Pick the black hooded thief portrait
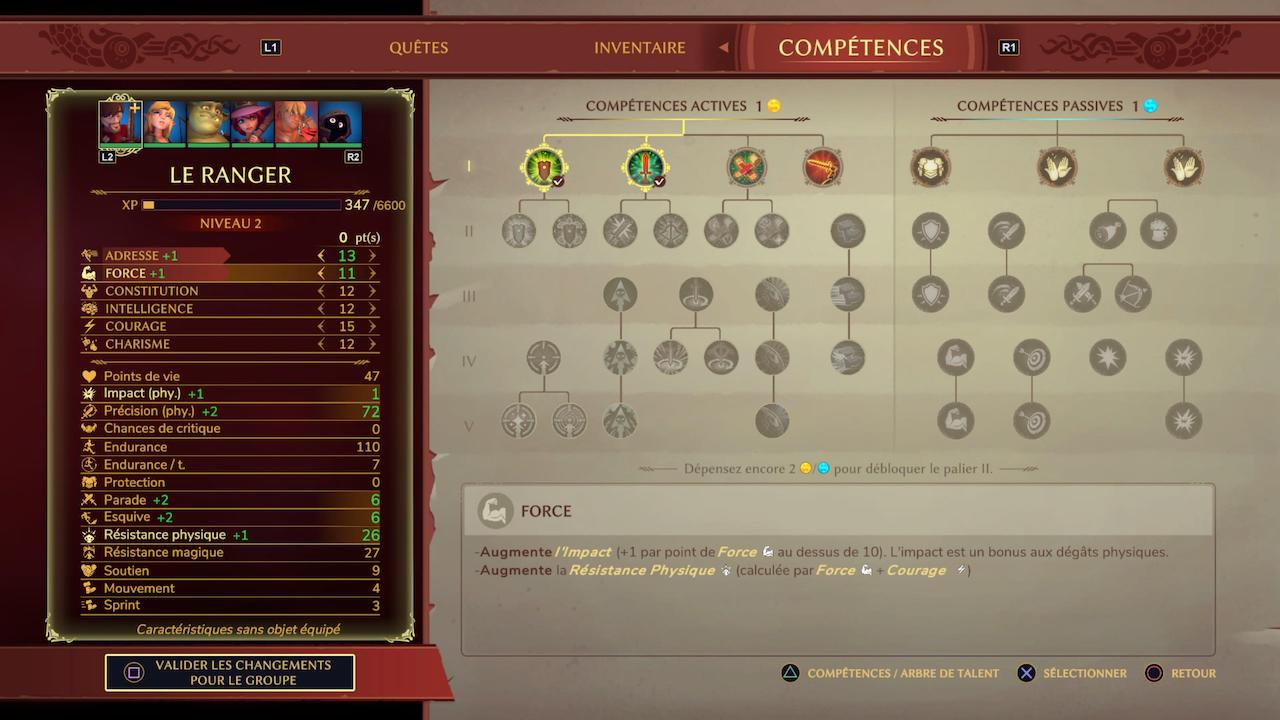1280x720 pixels. click(340, 124)
